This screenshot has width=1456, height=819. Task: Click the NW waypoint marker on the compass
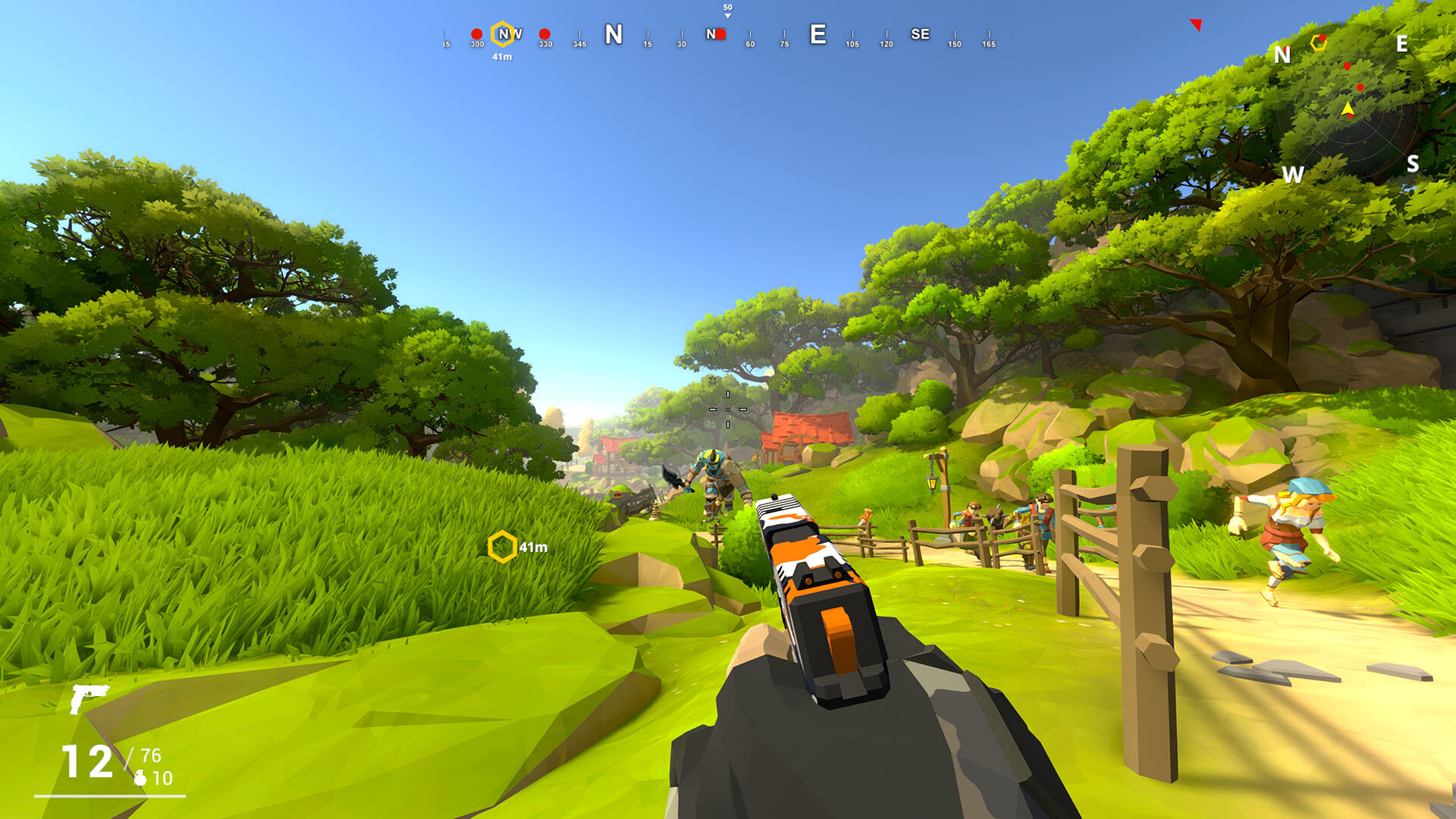click(503, 35)
